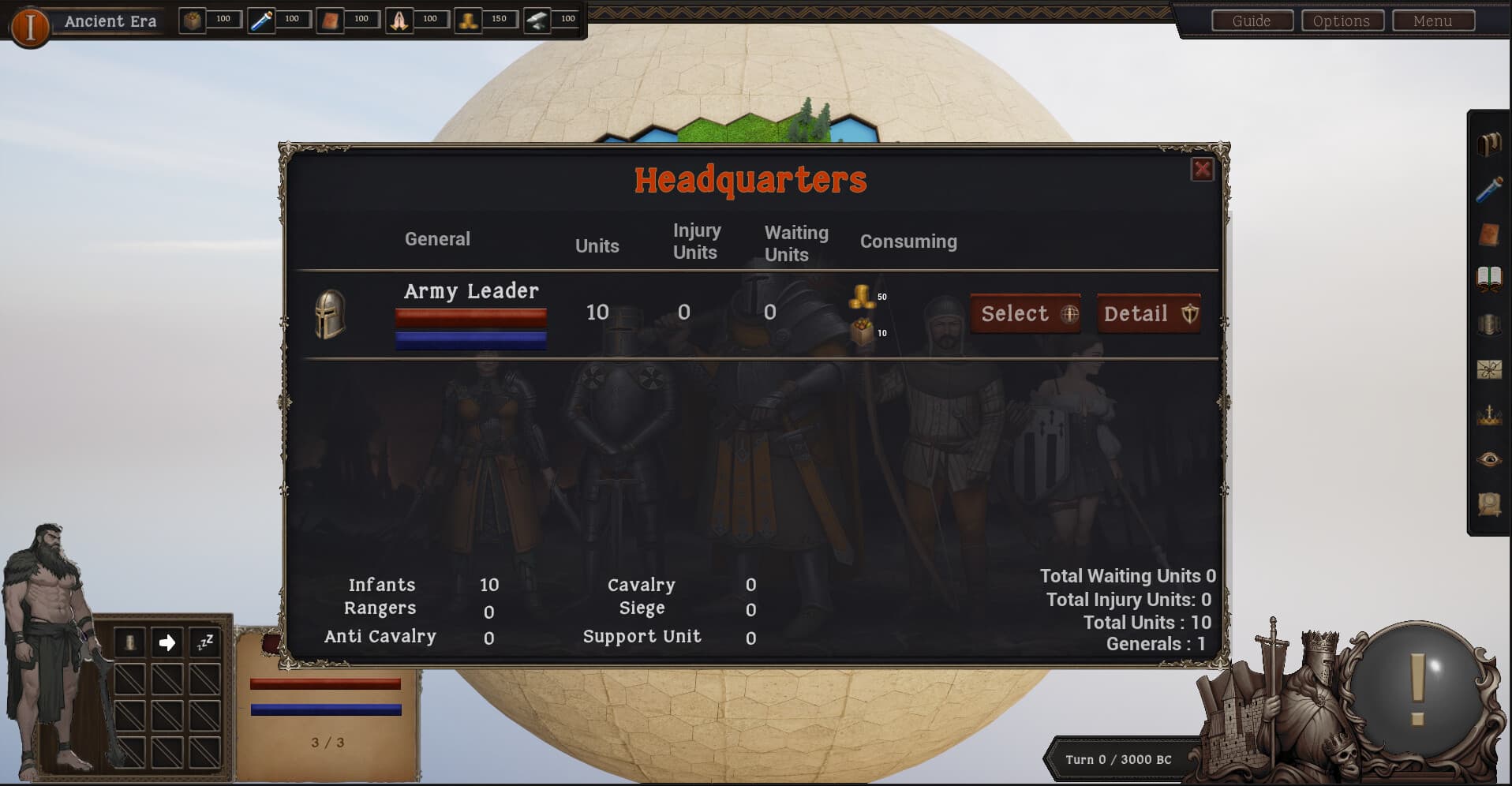Screen dimensions: 1512x786
Task: Open the Guide panel
Action: pyautogui.click(x=1251, y=21)
